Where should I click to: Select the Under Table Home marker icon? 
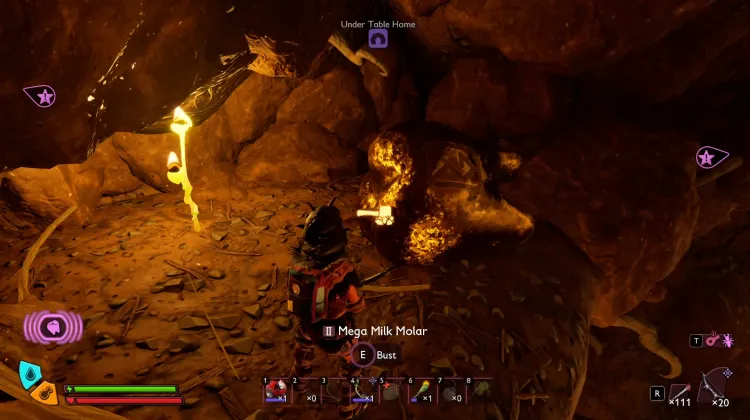pos(378,39)
